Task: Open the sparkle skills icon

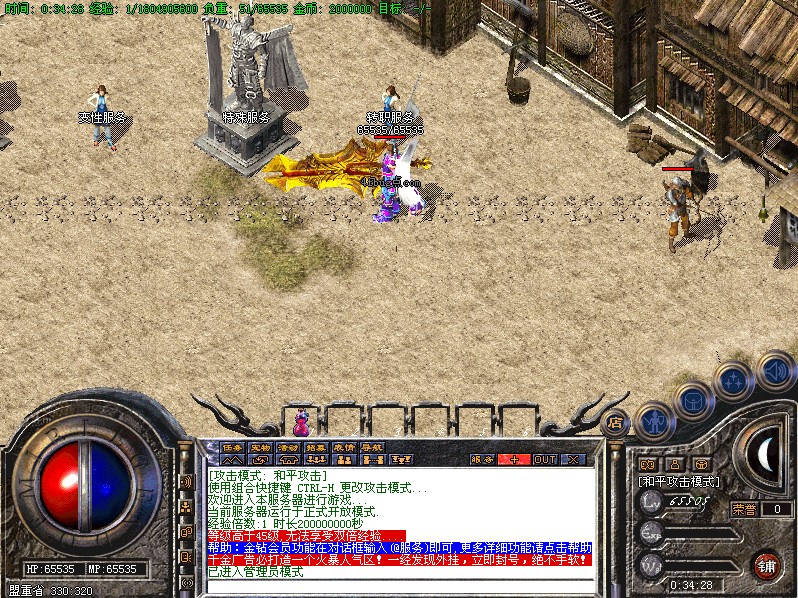Action: tap(734, 380)
